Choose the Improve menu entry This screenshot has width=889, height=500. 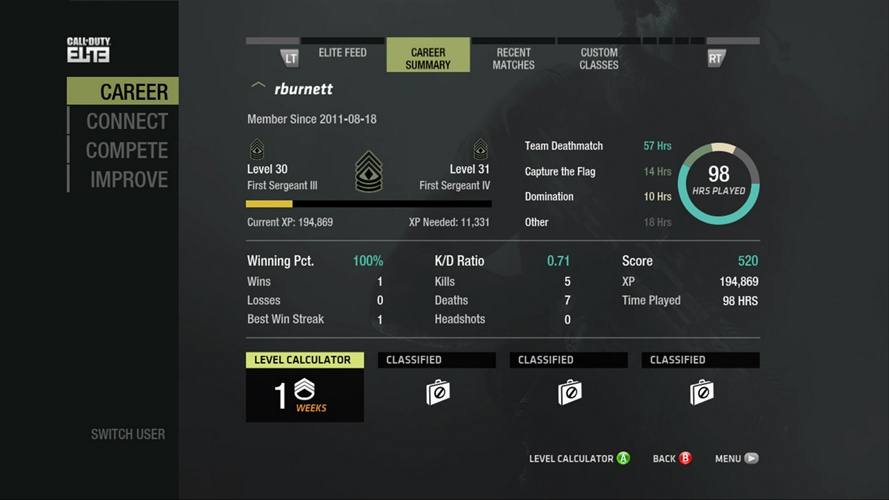129,180
